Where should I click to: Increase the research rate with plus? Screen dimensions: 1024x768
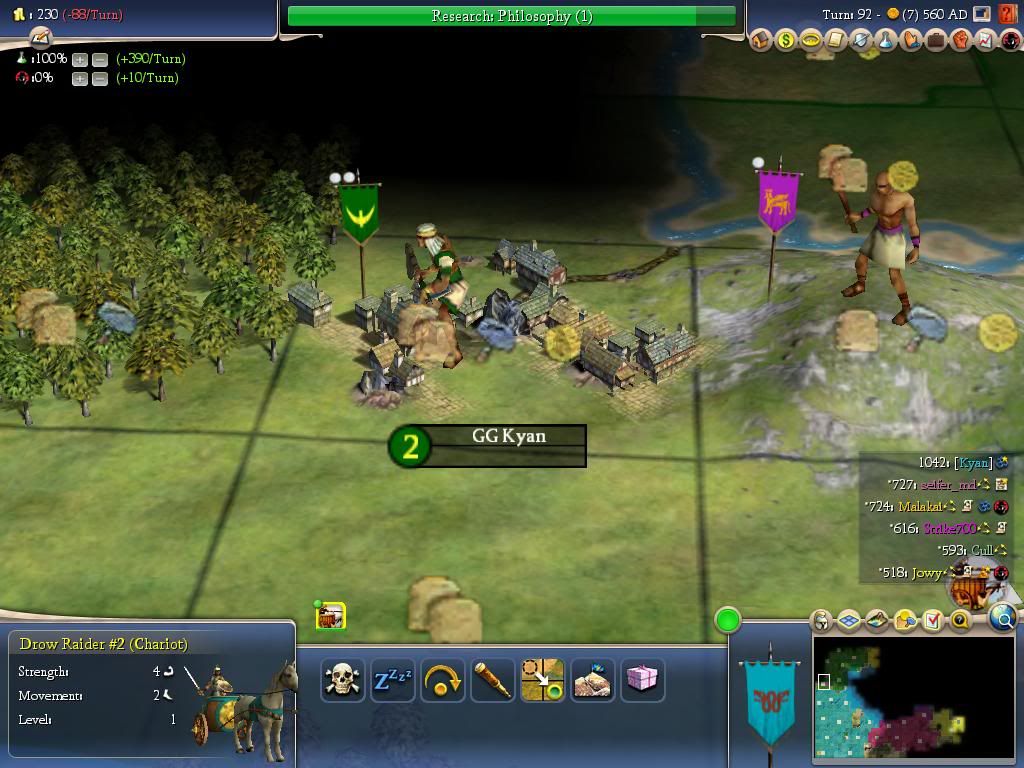pos(80,59)
